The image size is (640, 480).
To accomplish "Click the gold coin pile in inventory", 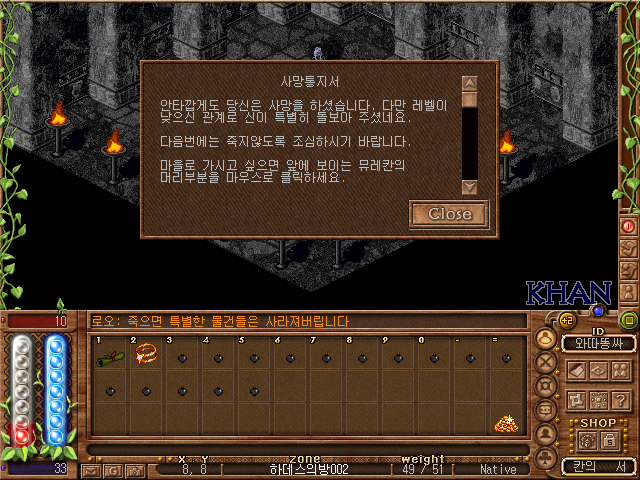I will [x=505, y=423].
